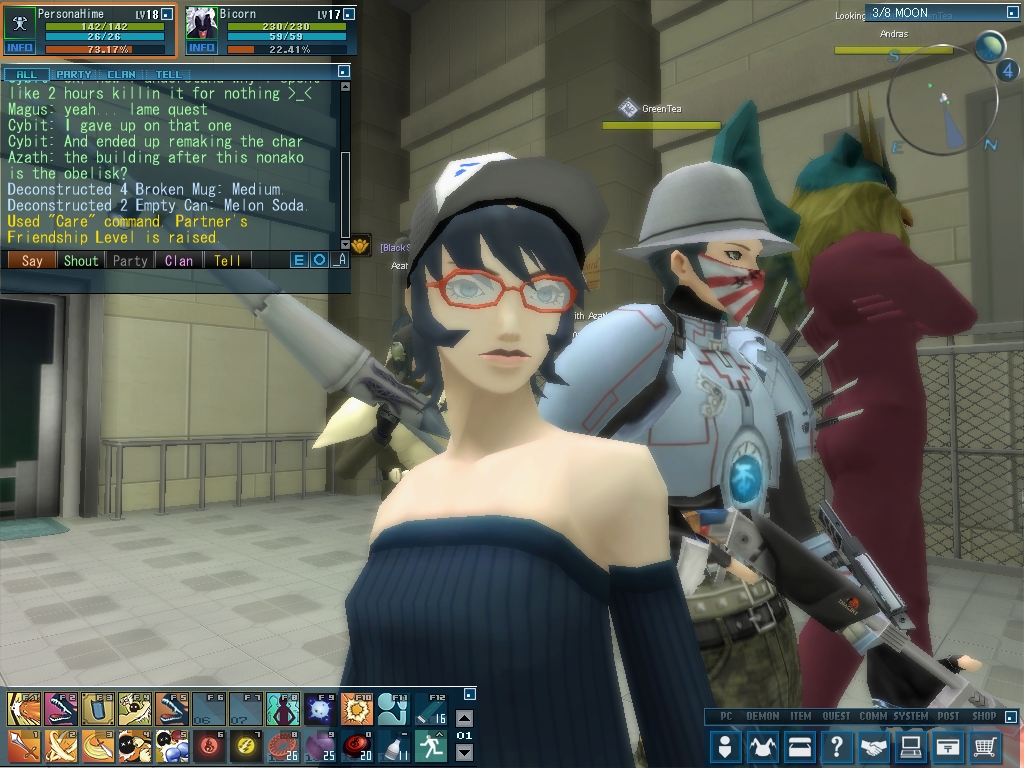Select the Shout chat channel
Screen dimensions: 1024x768
tap(81, 261)
